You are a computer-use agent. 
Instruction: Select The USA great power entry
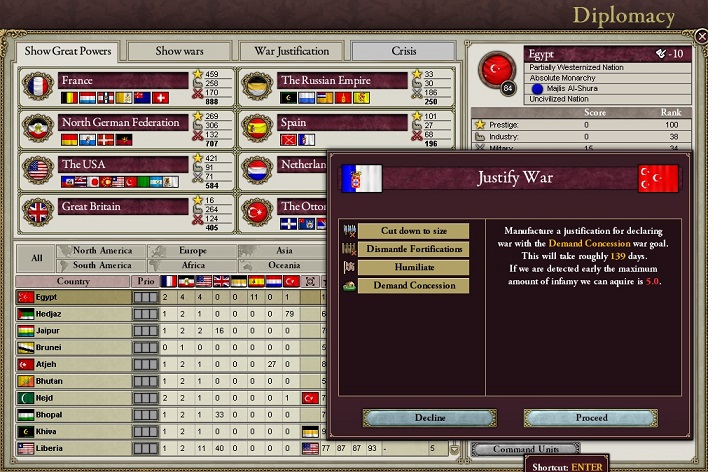[122, 164]
